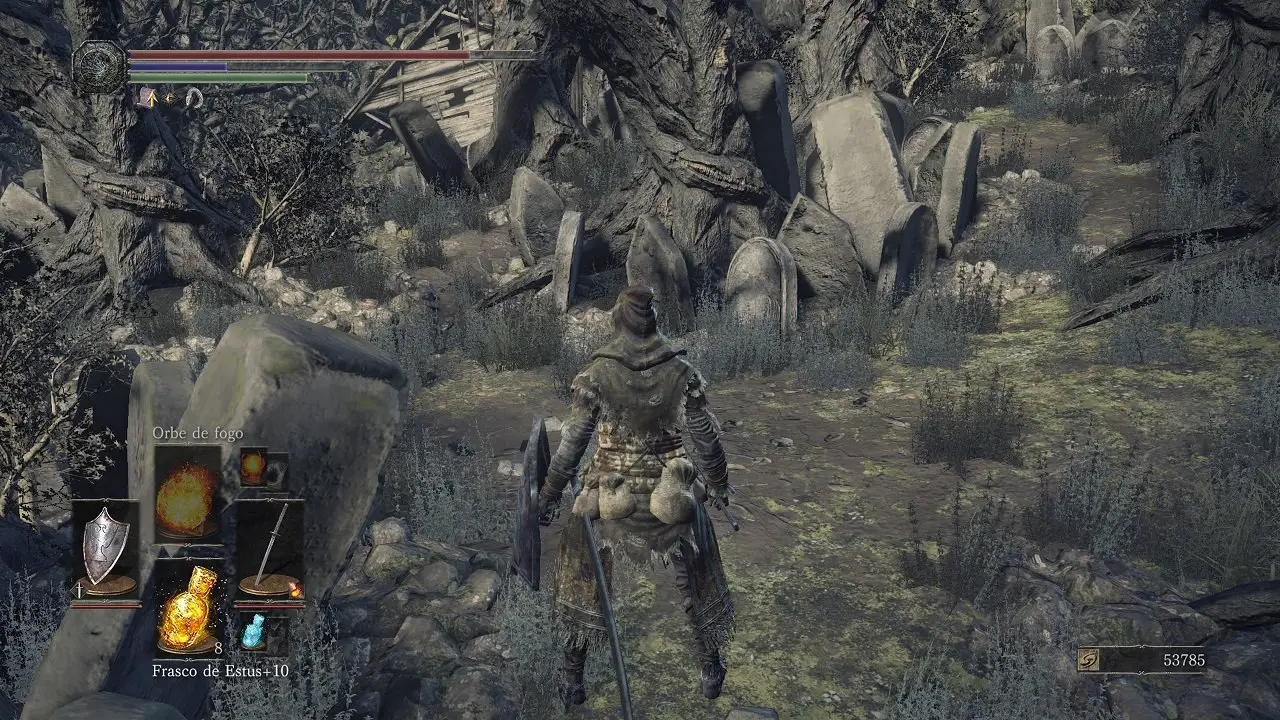Select the silver ring status icon
Image resolution: width=1280 pixels, height=720 pixels.
click(x=194, y=97)
